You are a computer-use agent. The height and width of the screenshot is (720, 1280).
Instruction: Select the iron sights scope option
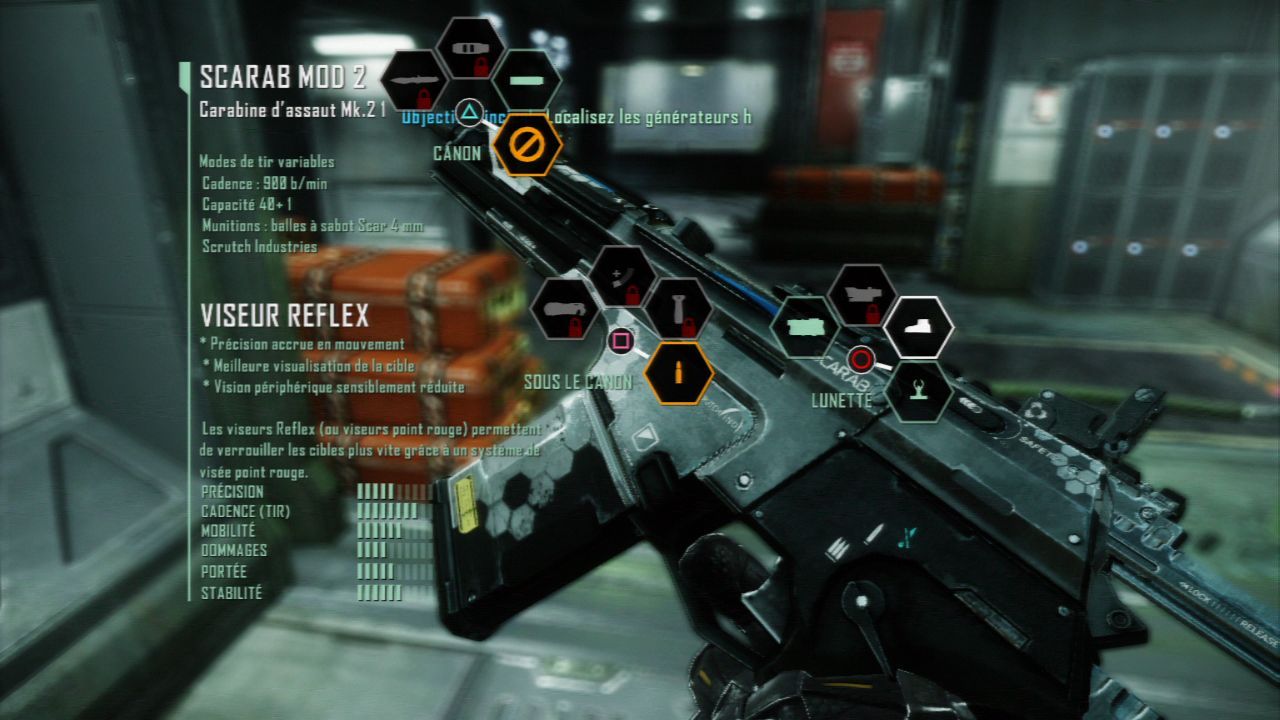pos(919,391)
